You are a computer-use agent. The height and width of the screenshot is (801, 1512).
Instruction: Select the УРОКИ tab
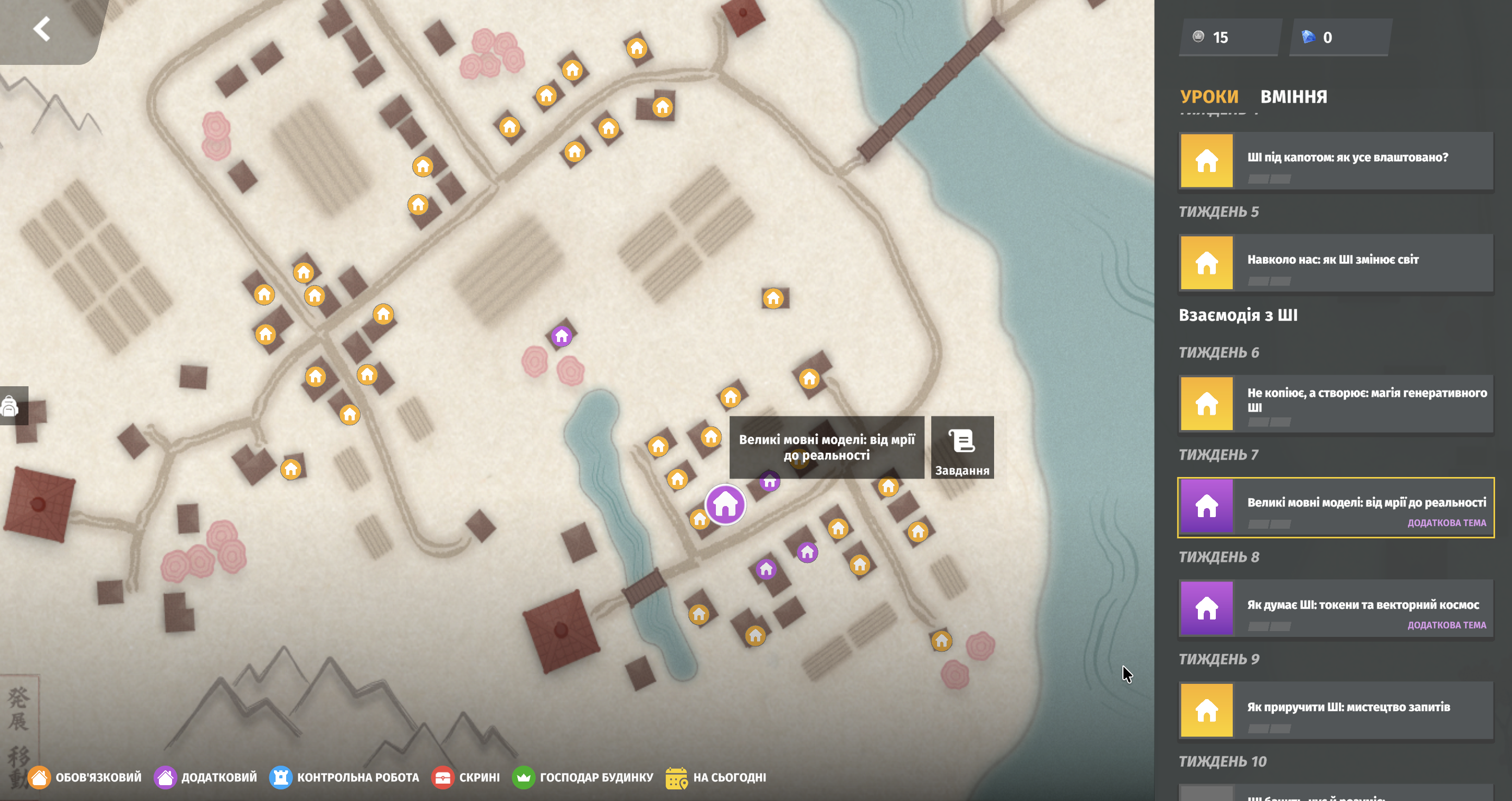1208,96
